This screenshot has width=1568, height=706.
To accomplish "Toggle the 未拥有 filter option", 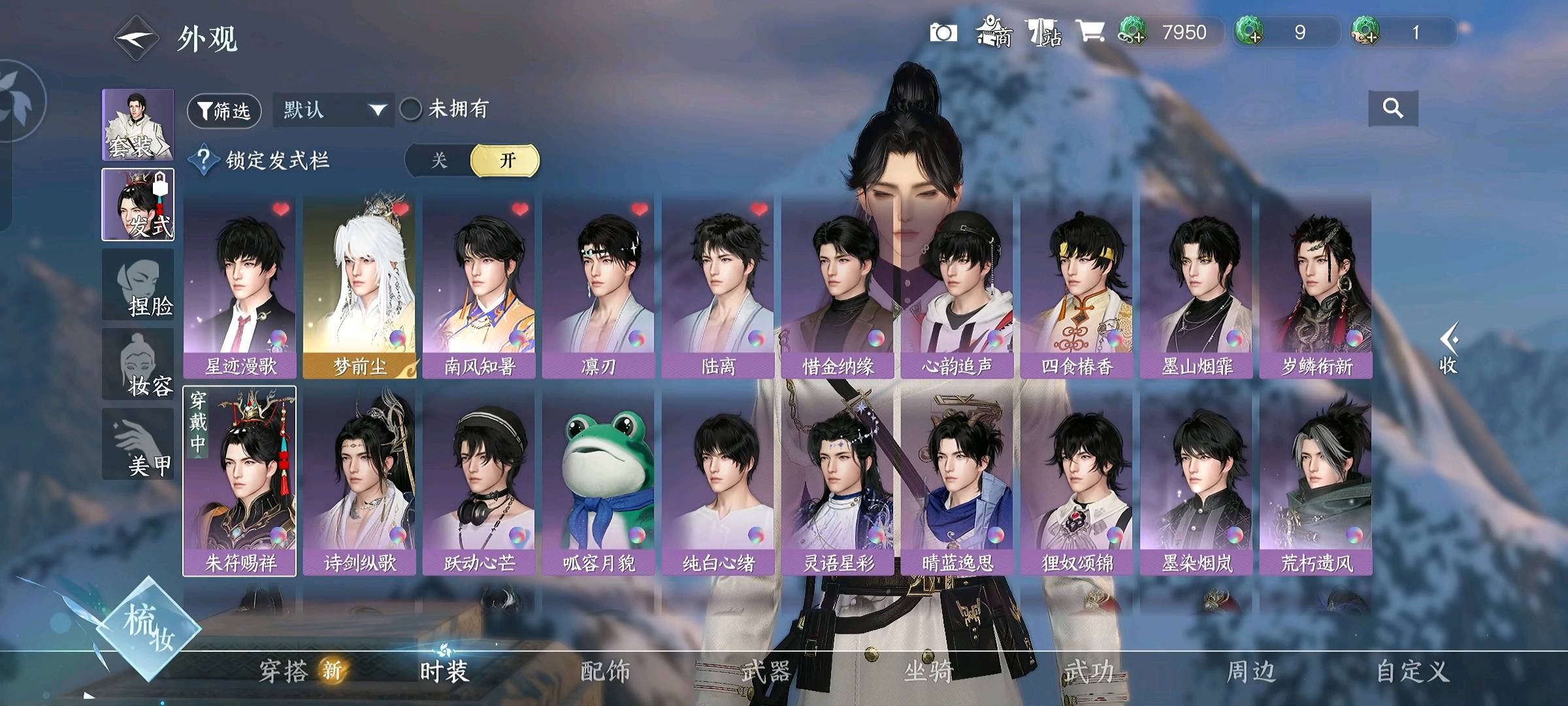I will 411,109.
